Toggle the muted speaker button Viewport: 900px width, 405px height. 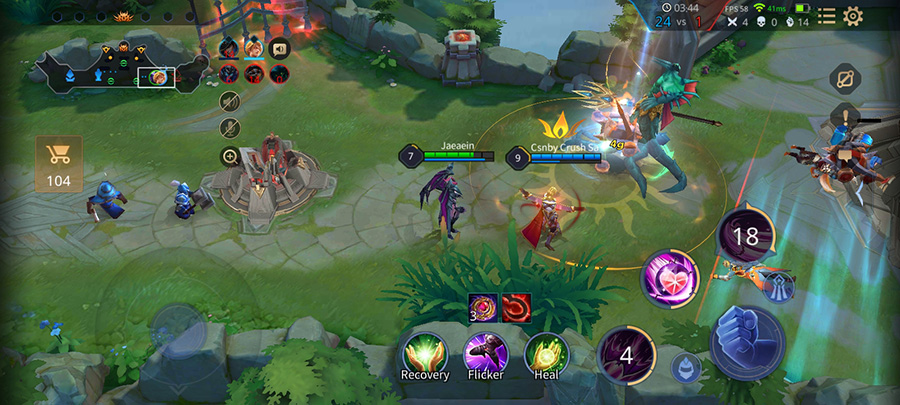point(230,100)
